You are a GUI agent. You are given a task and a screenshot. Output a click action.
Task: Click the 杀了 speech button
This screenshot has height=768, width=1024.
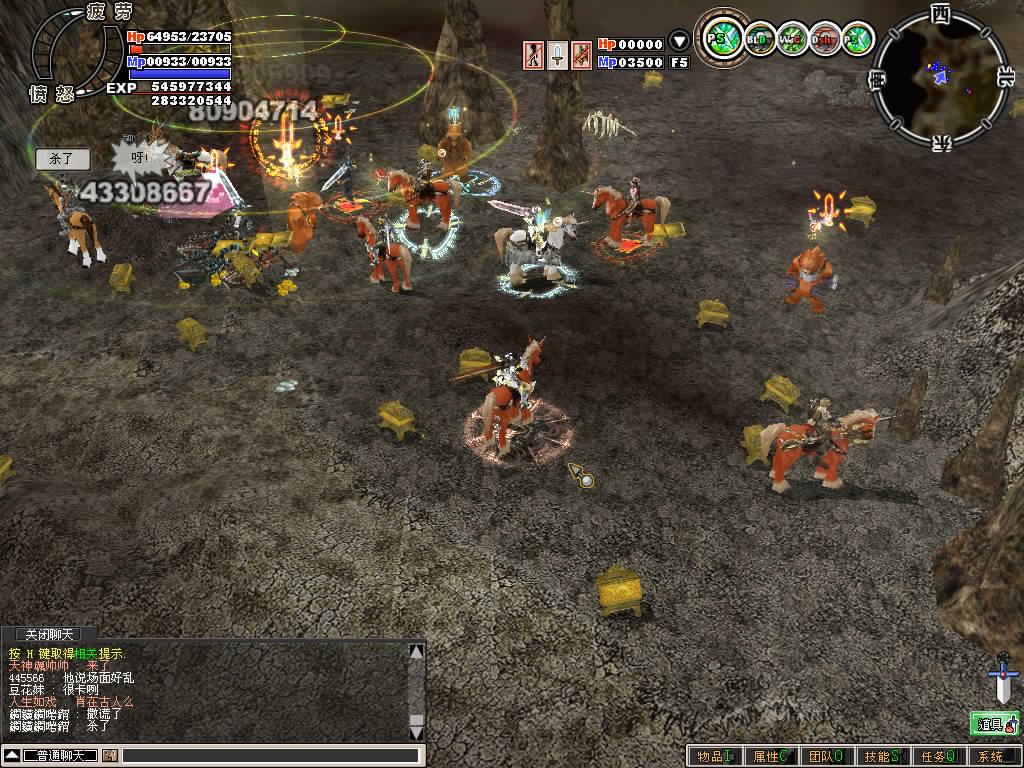[x=62, y=159]
